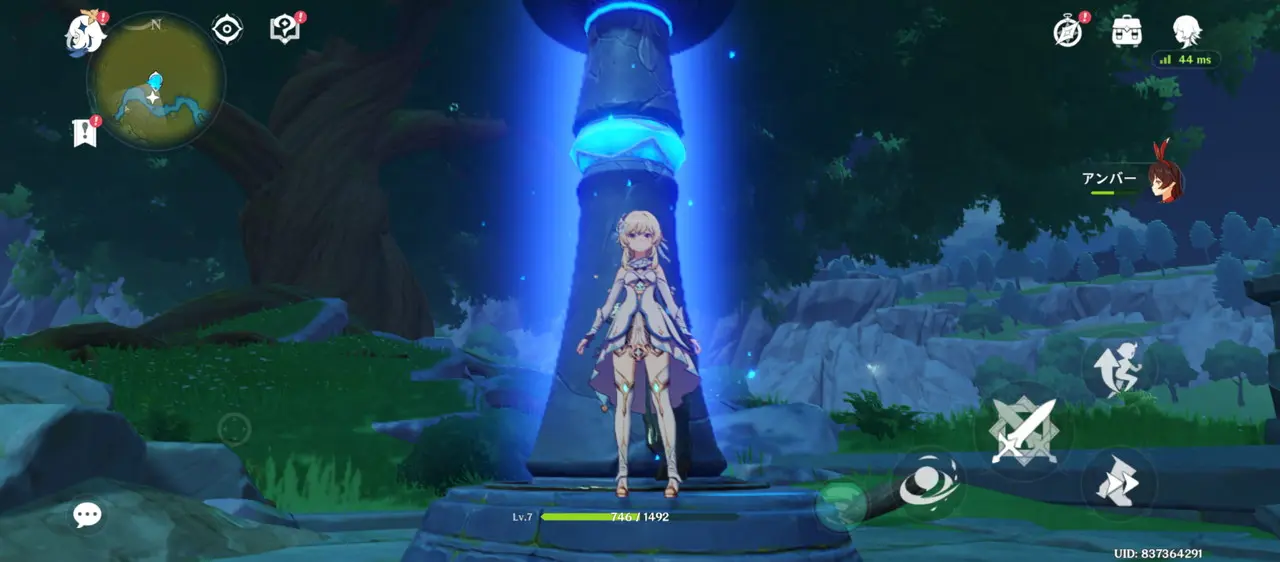This screenshot has height=562, width=1280.
Task: Tap the jump button
Action: (1119, 369)
